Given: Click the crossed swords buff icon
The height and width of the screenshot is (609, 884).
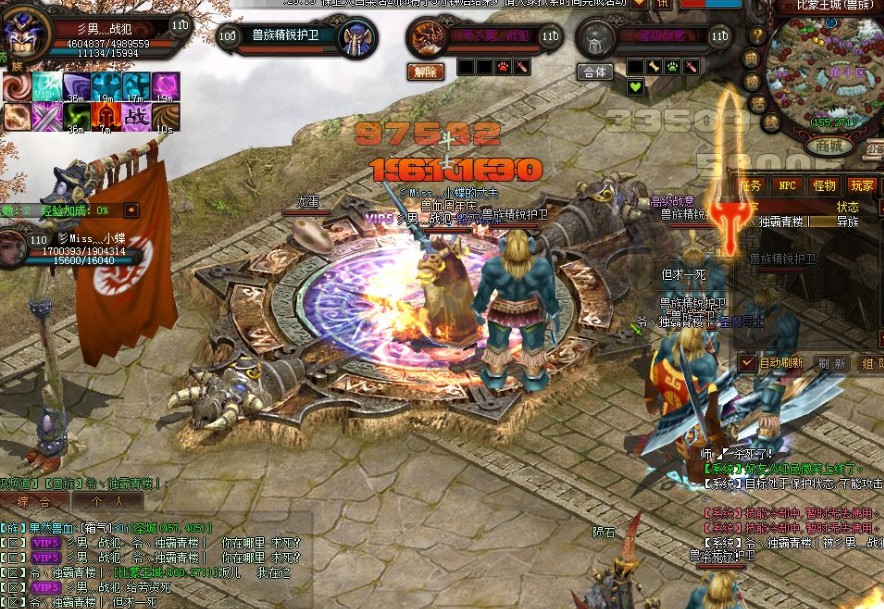Looking at the screenshot, I should 46,117.
